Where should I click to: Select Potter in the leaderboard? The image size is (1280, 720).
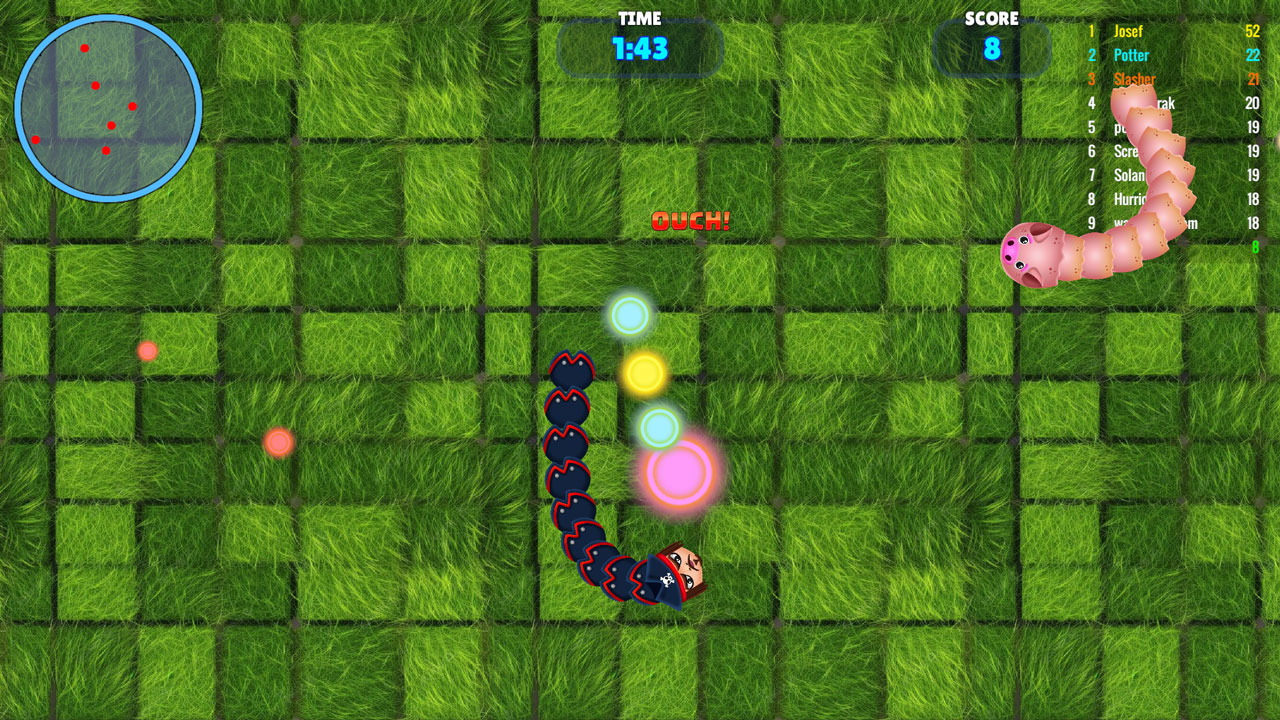[x=1131, y=55]
